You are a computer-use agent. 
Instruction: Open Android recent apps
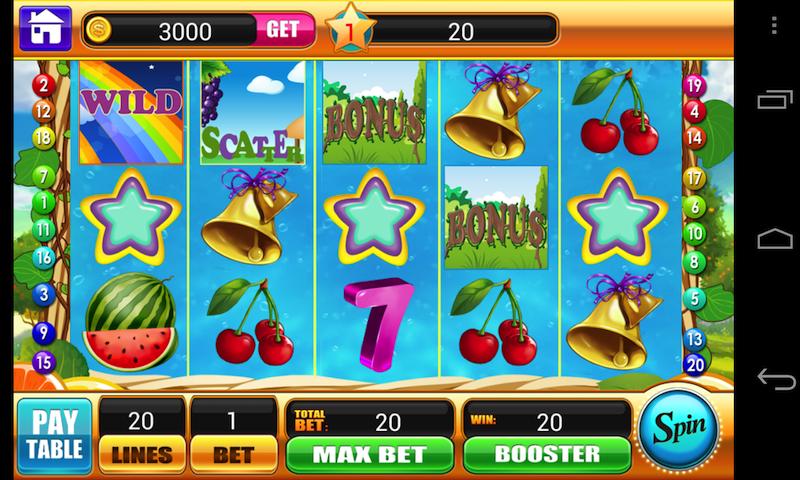pyautogui.click(x=775, y=100)
